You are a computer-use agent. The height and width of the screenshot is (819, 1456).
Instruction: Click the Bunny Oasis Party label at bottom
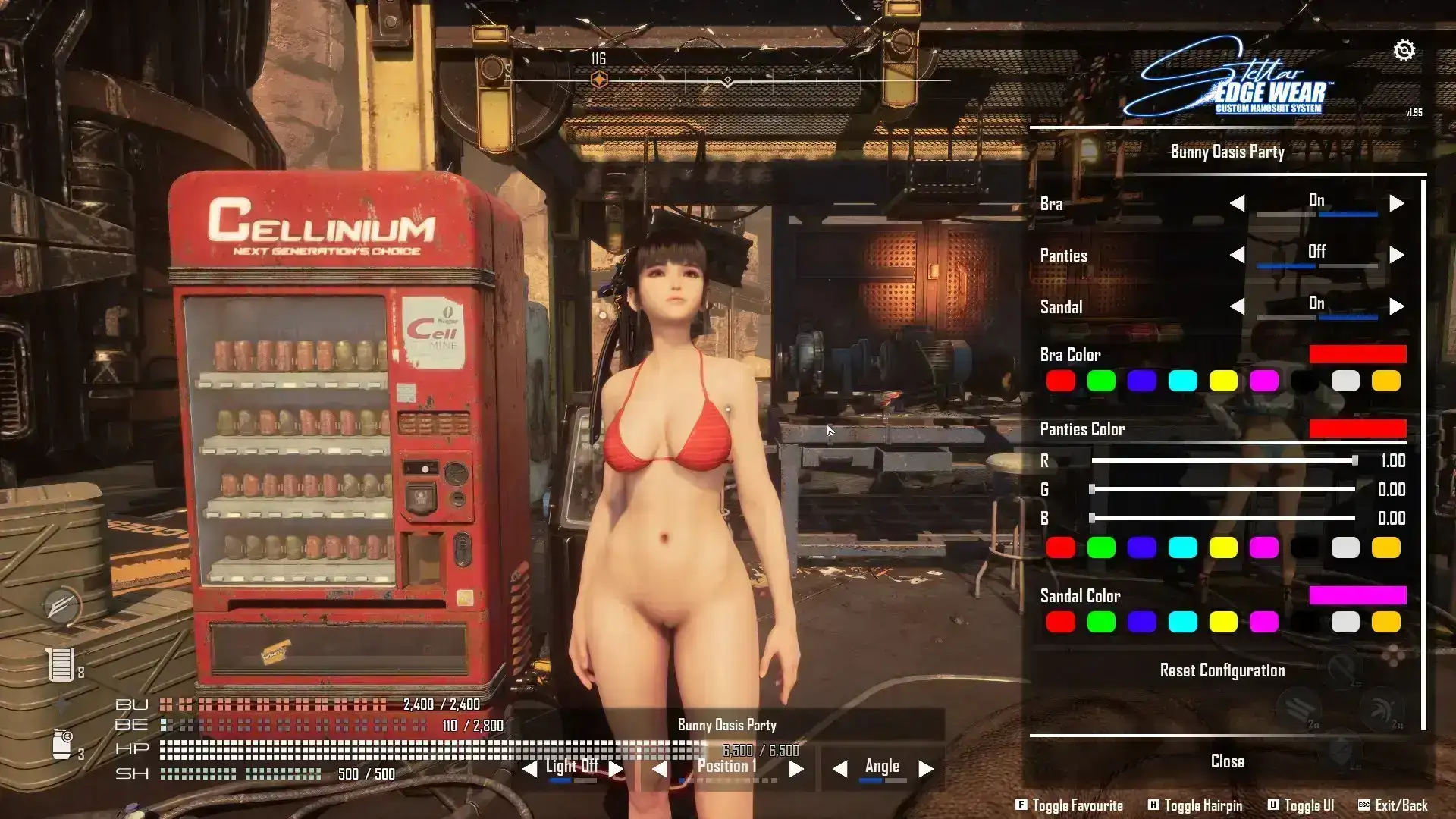[726, 725]
